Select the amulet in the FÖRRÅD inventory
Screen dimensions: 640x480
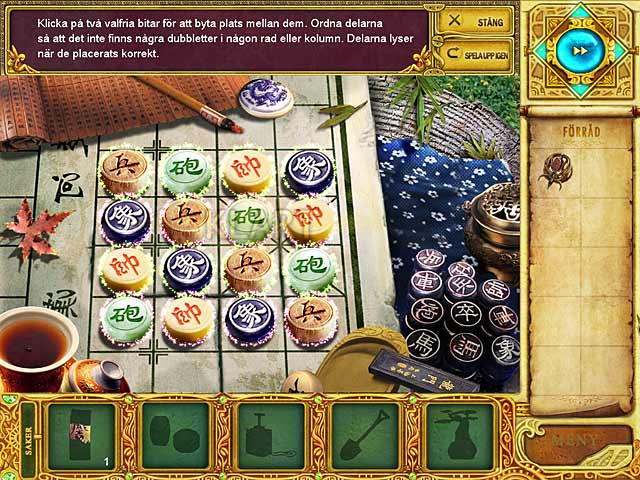[x=558, y=169]
